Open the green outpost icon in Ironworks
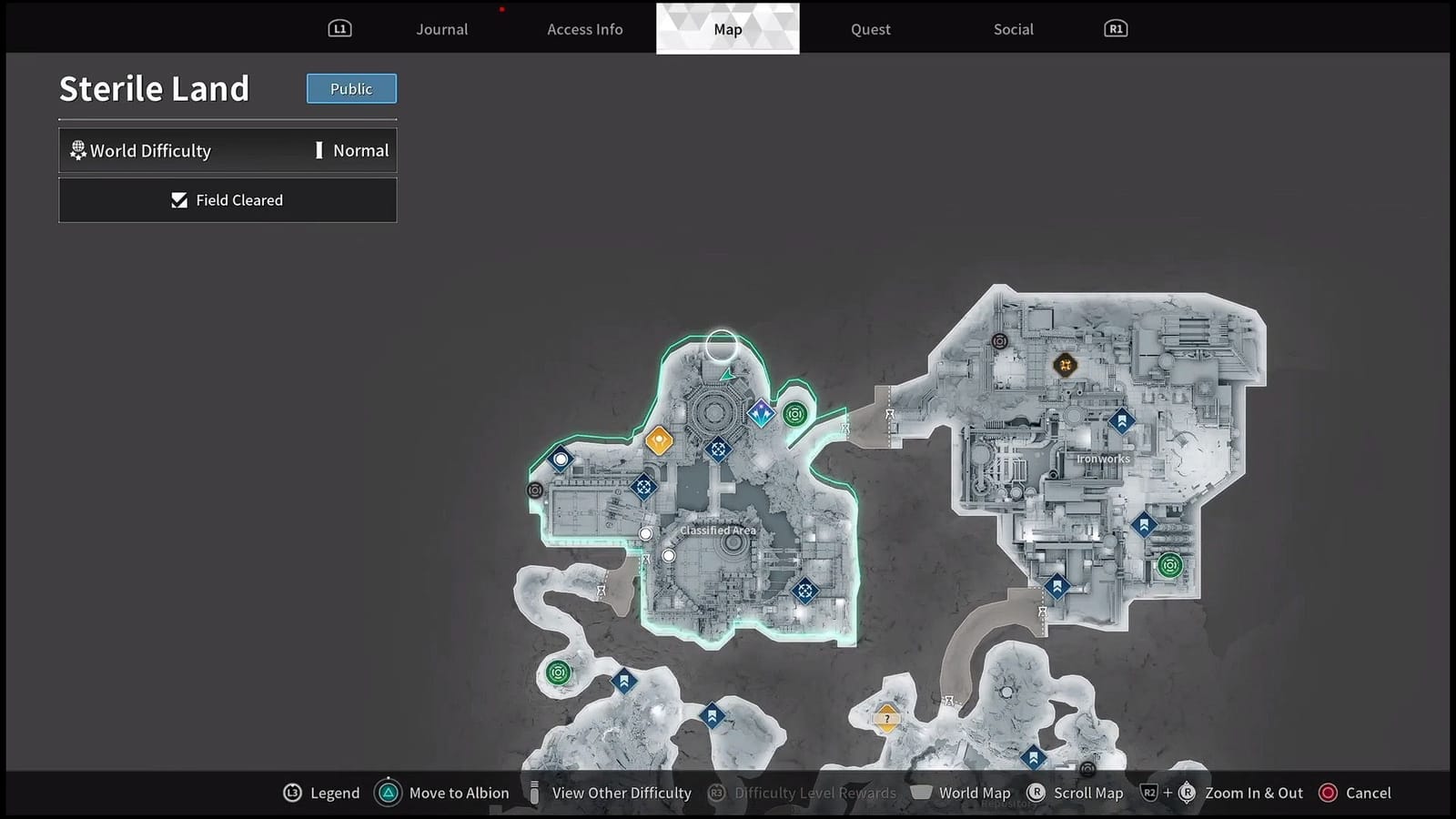Viewport: 1456px width, 819px height. tap(1169, 564)
